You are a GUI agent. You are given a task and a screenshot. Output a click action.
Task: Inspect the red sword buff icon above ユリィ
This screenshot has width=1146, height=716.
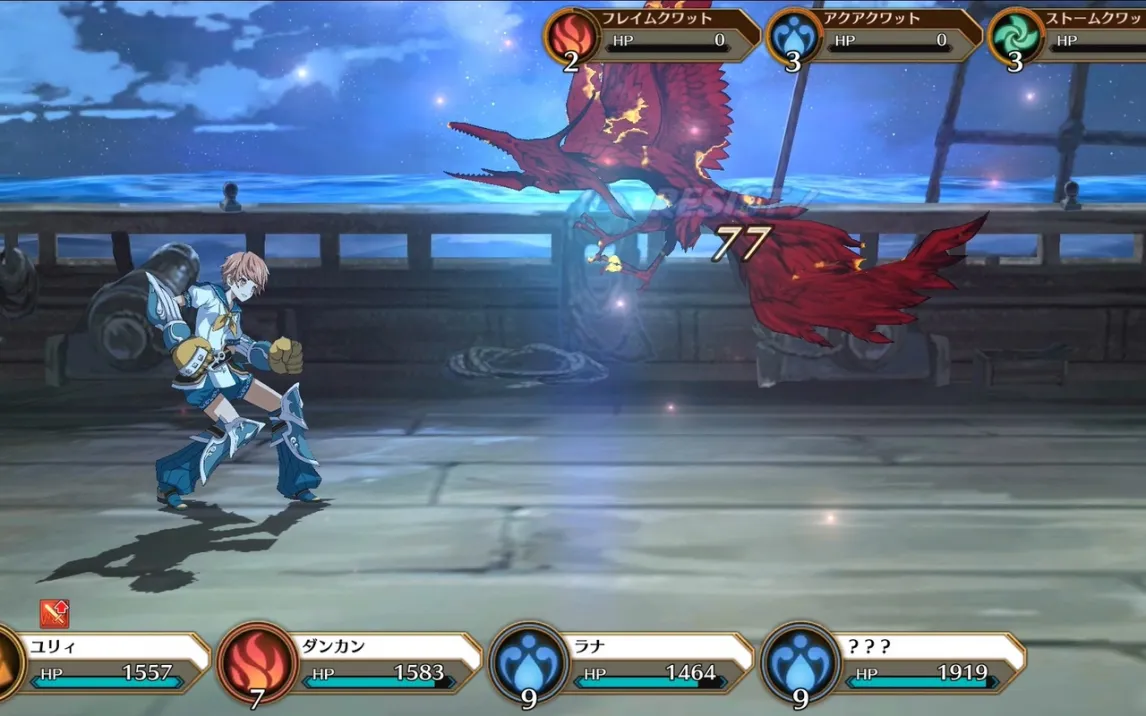pos(54,613)
